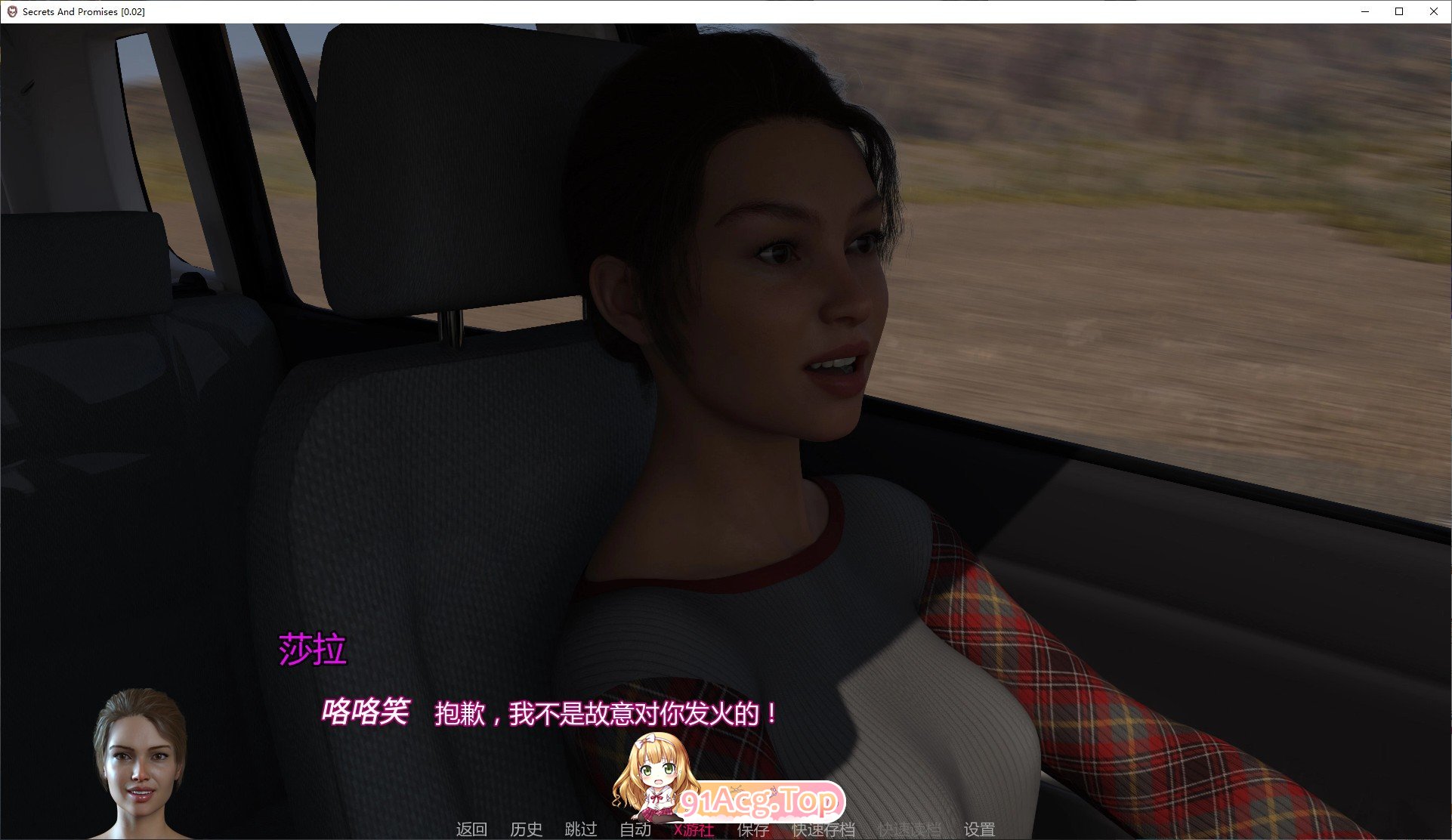Toggle 自动 auto-advance mode
Viewport: 1452px width, 840px height.
[x=636, y=829]
